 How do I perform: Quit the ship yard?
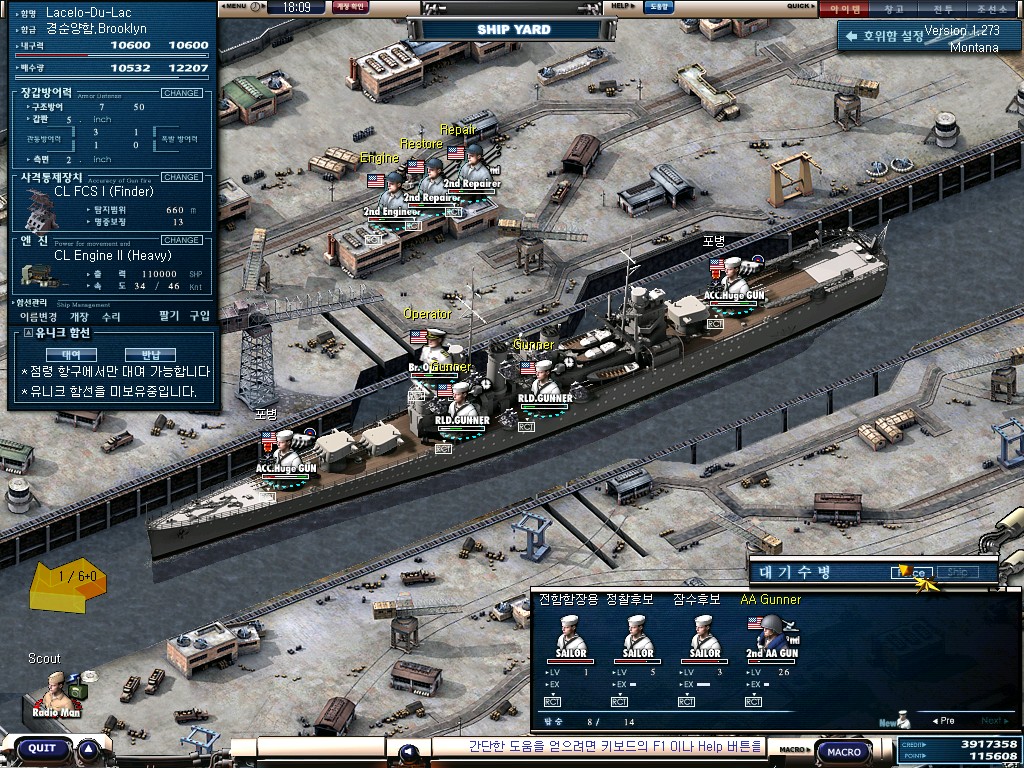[x=42, y=748]
